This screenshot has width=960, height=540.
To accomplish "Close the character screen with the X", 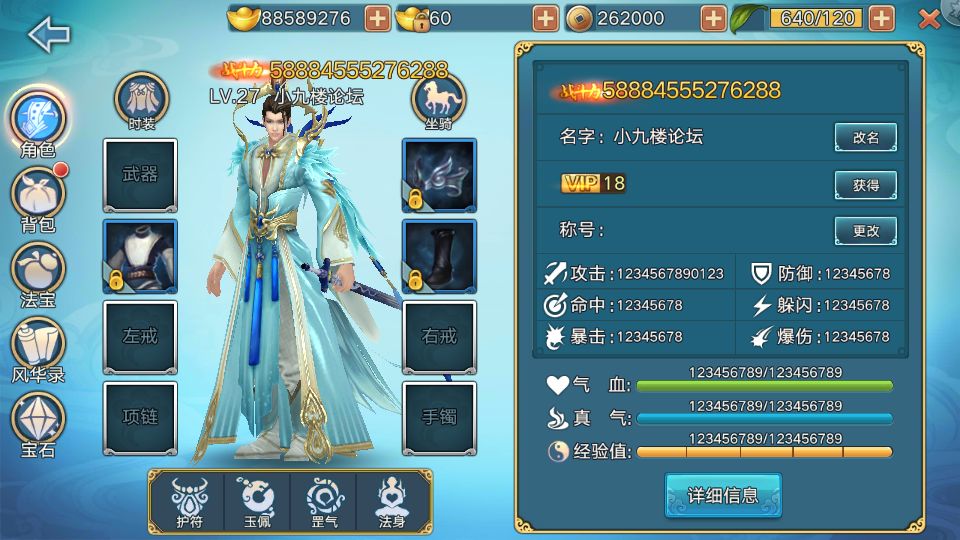I will pyautogui.click(x=929, y=18).
